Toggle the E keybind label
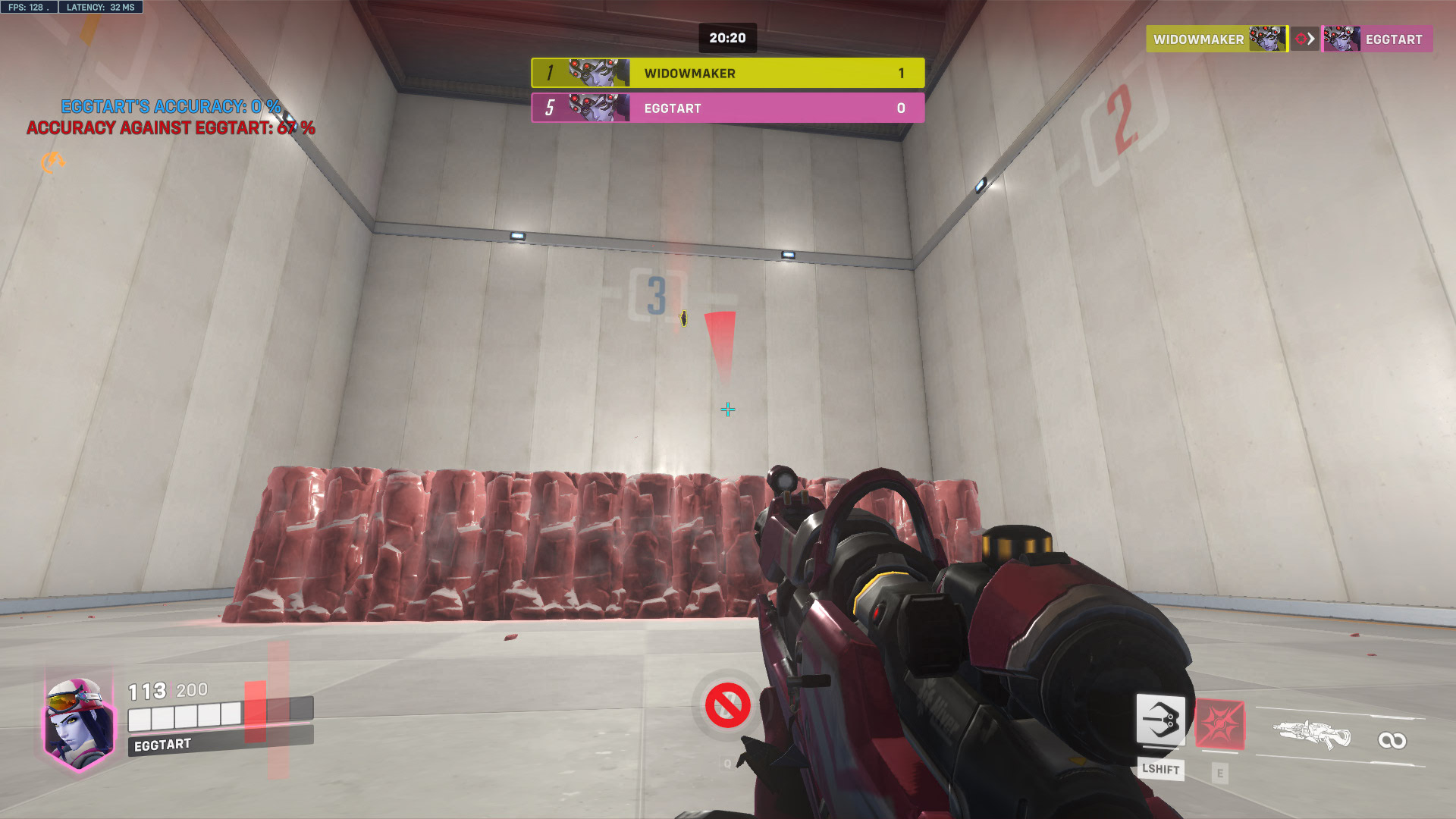Viewport: 1456px width, 819px height. pos(1219,773)
